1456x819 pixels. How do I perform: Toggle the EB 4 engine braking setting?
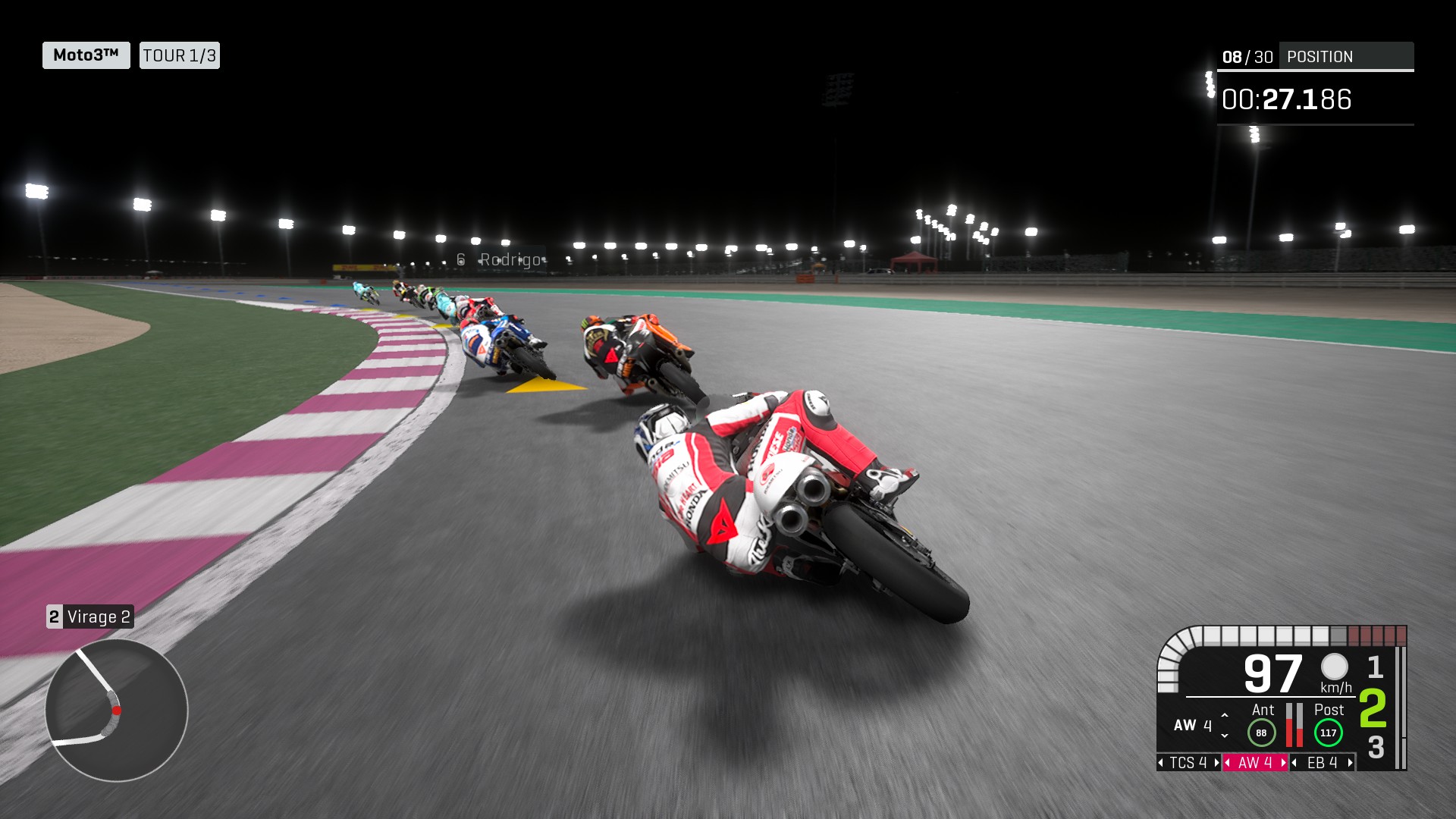coord(1322,763)
